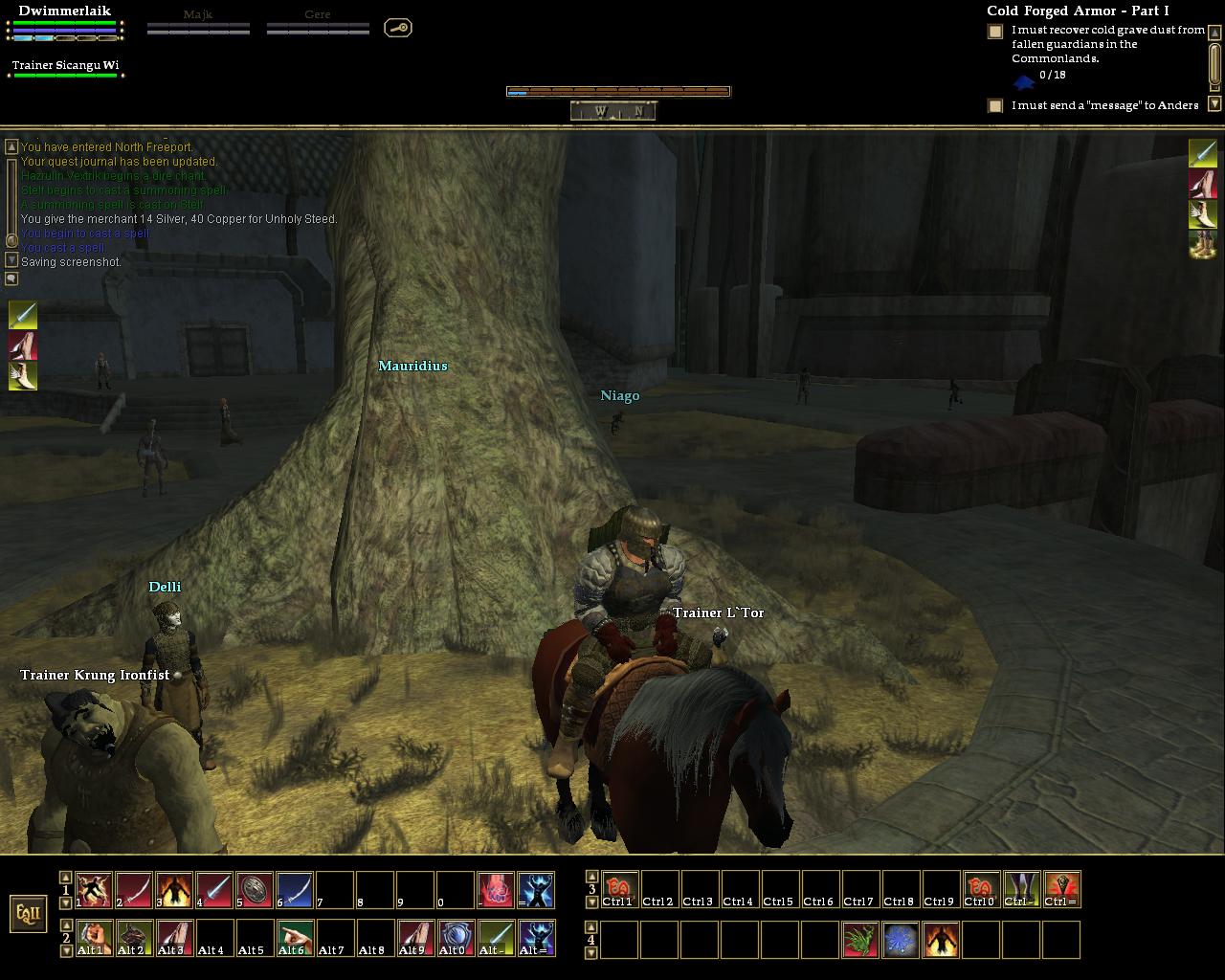Use the legs icon ability at Ctrl -
The width and height of the screenshot is (1225, 980).
click(x=1021, y=889)
